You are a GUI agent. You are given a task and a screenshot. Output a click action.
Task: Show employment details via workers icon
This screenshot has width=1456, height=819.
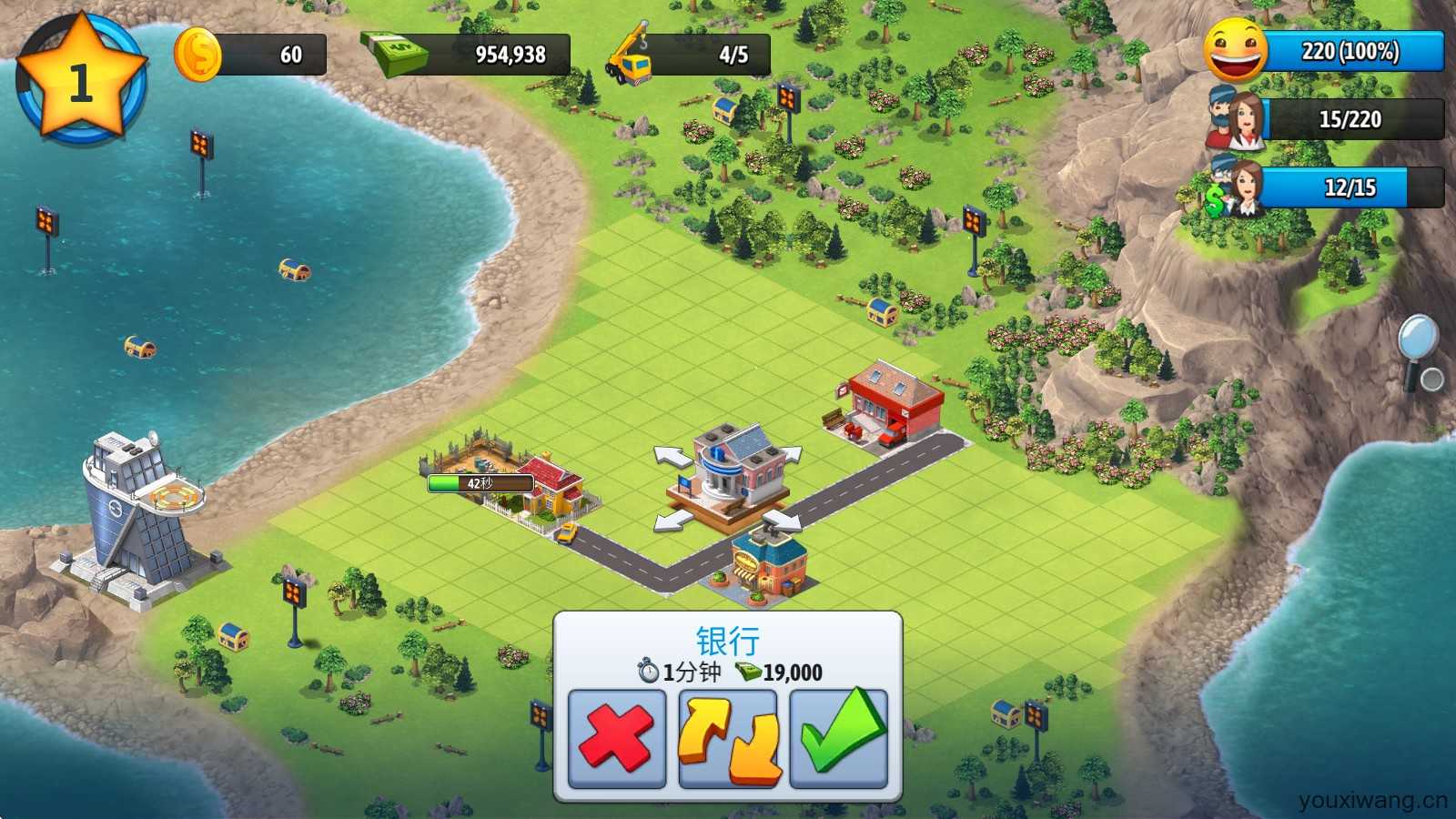[1236, 187]
